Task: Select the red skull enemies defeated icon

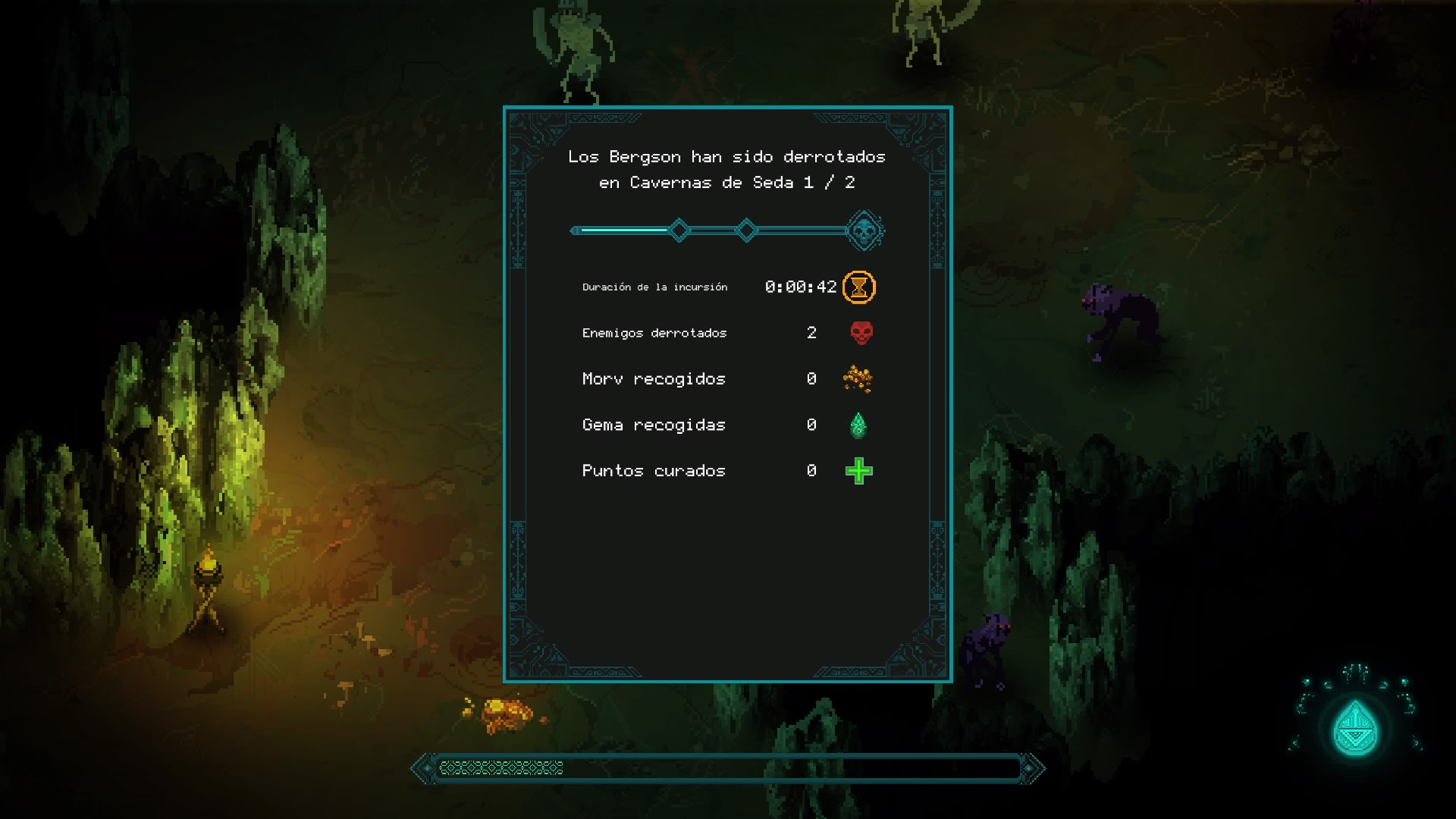Action: [861, 333]
